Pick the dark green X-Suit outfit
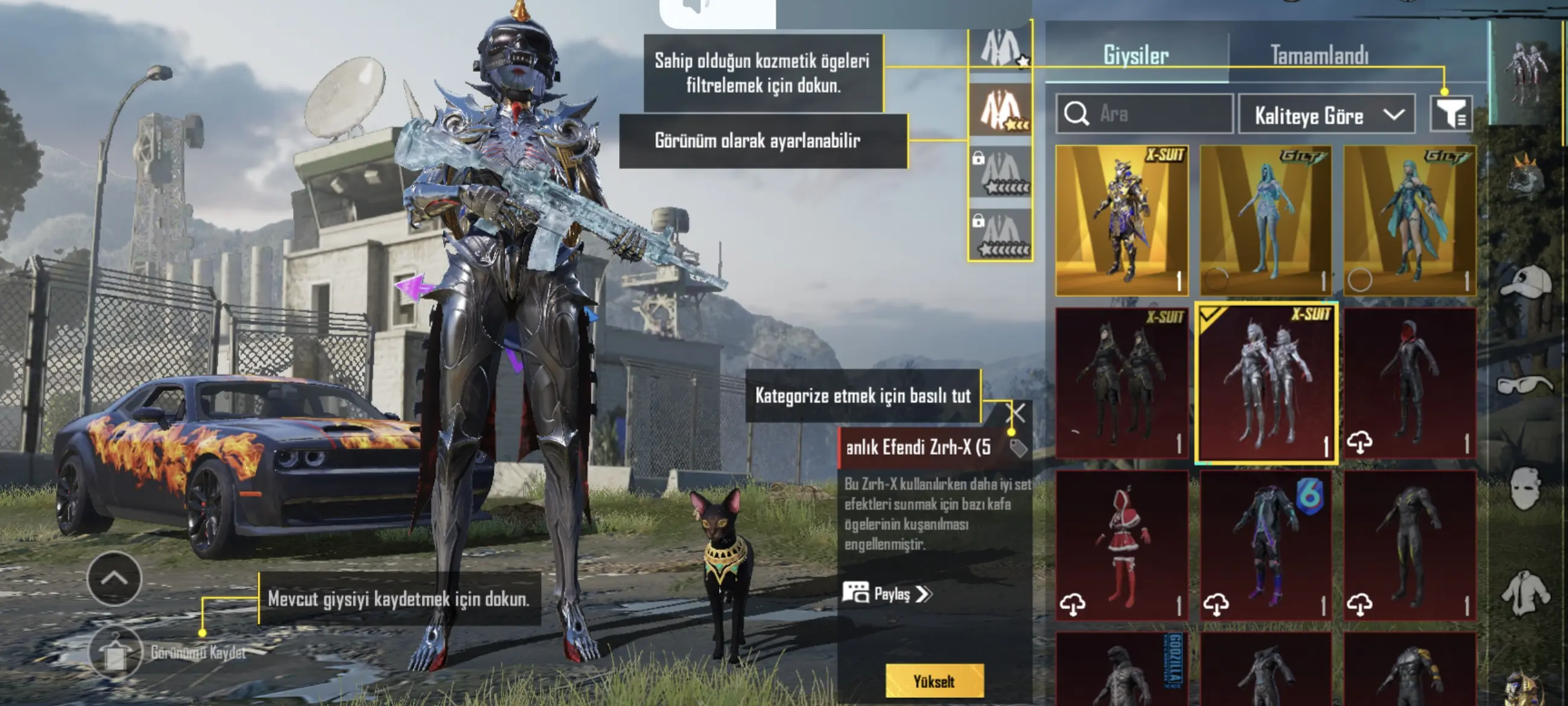1568x706 pixels. coord(1121,383)
